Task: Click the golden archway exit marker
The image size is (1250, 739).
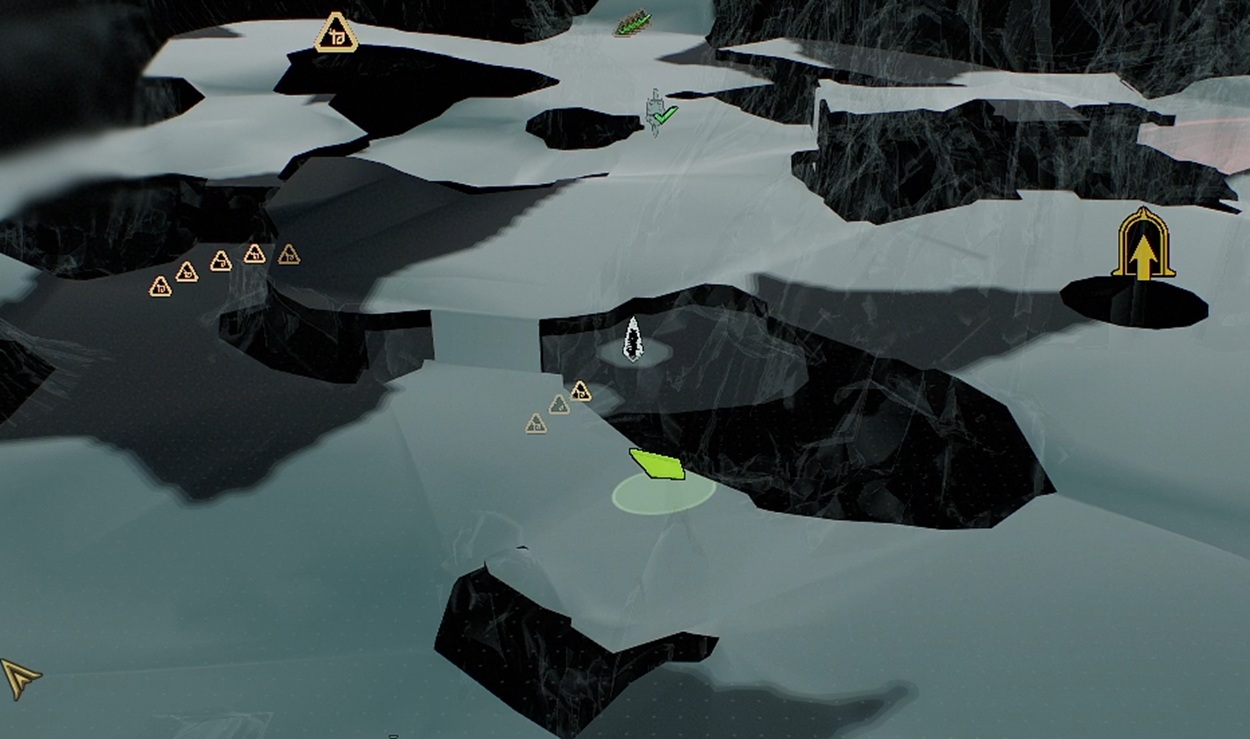Action: click(1143, 245)
